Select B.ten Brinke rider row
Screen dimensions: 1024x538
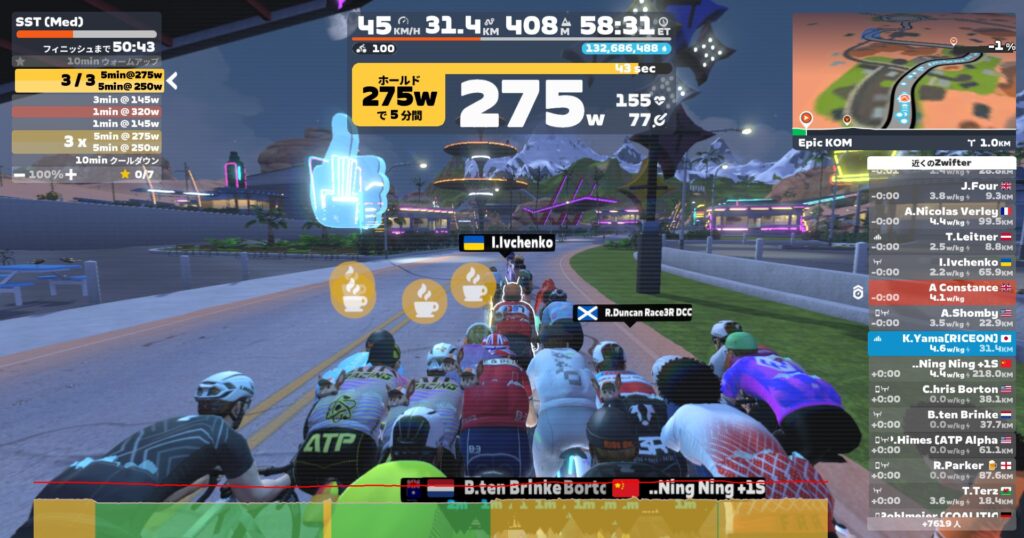[941, 419]
